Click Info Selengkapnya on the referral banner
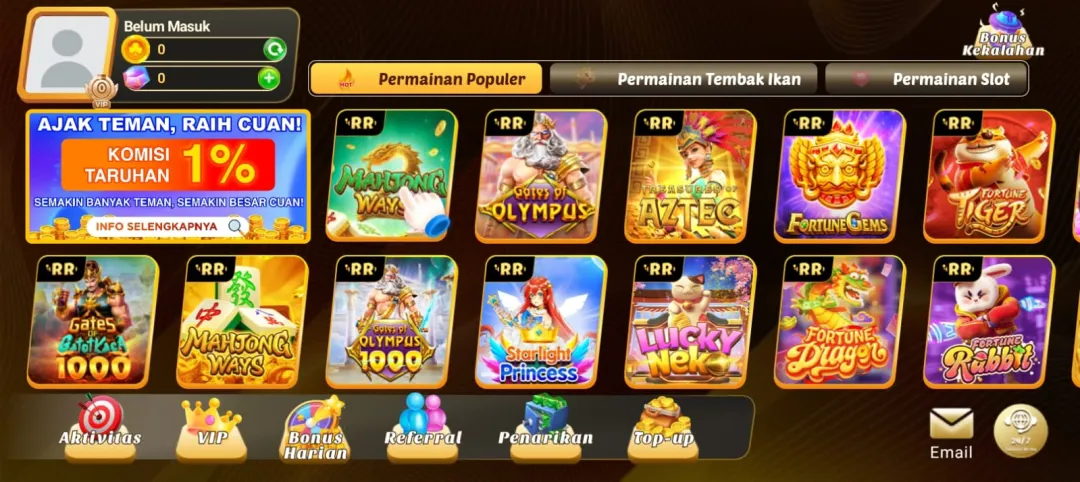Image resolution: width=1080 pixels, height=482 pixels. [167, 226]
